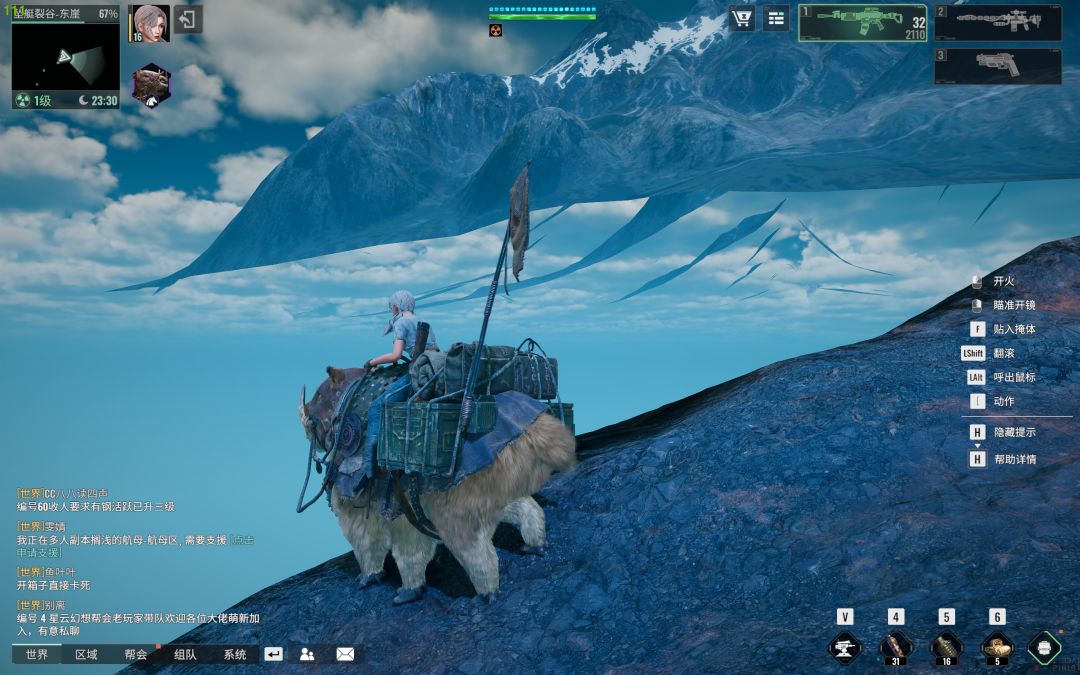Open the friends list icon

(x=307, y=654)
